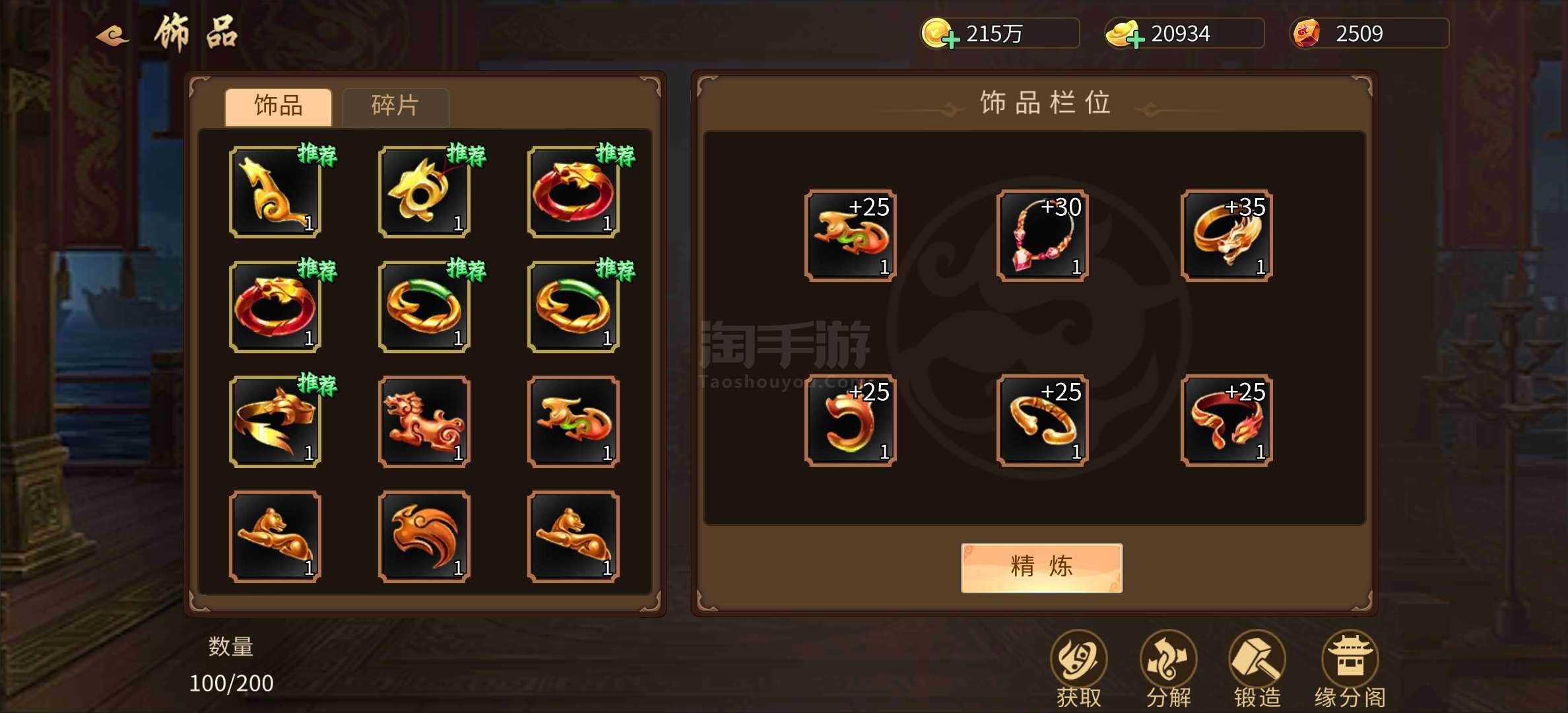Select the green jade bracelet with 推荐 tag
1568x713 pixels.
(422, 307)
